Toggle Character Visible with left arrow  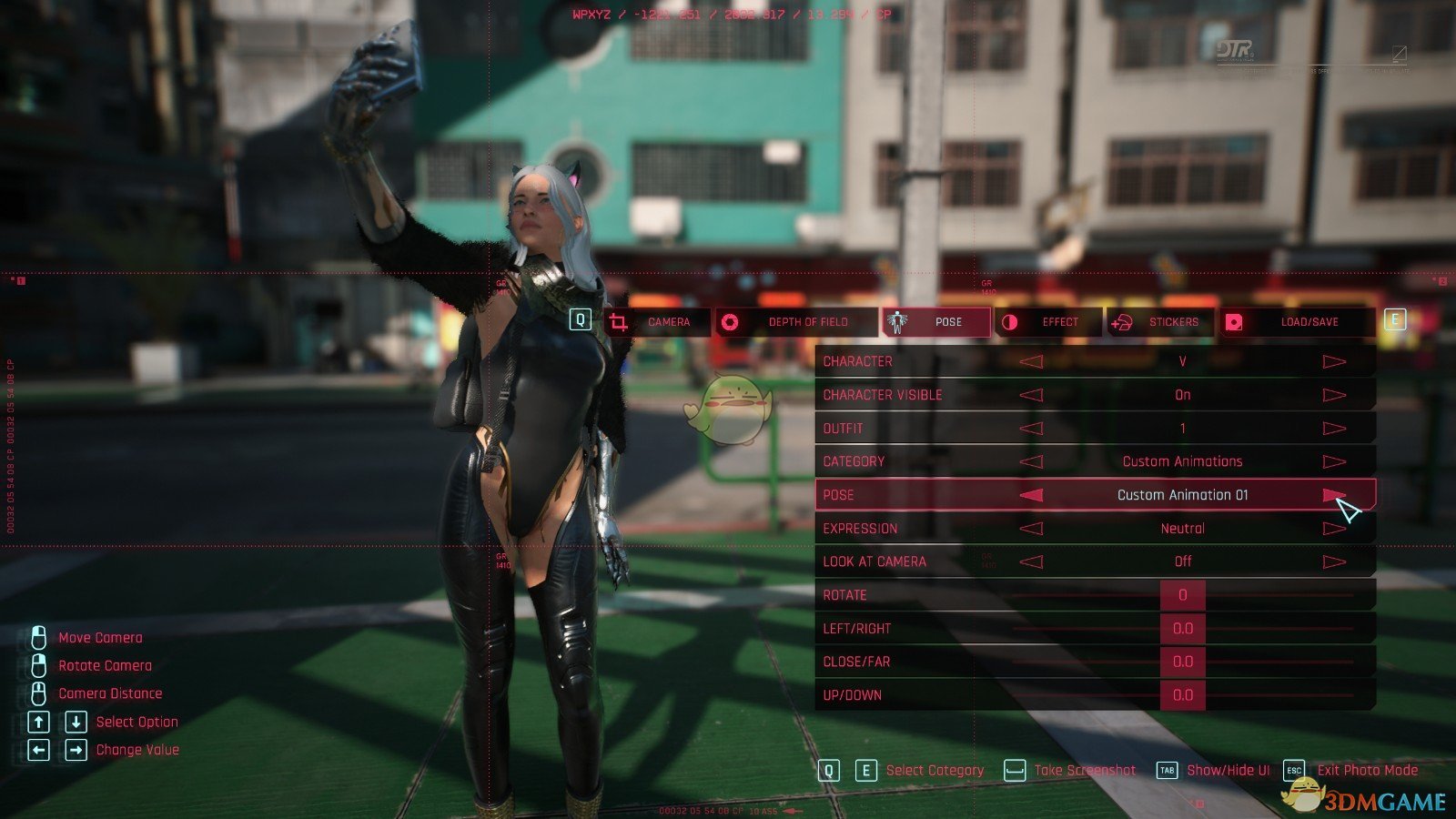tap(1031, 395)
